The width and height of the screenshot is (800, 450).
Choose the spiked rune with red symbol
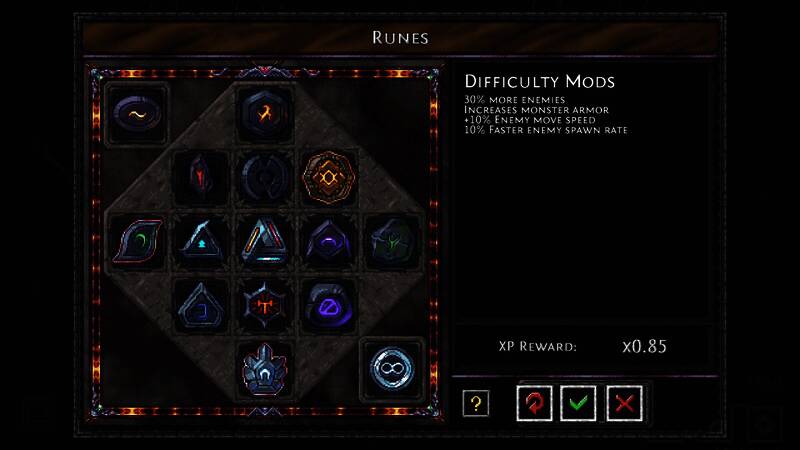coord(265,305)
